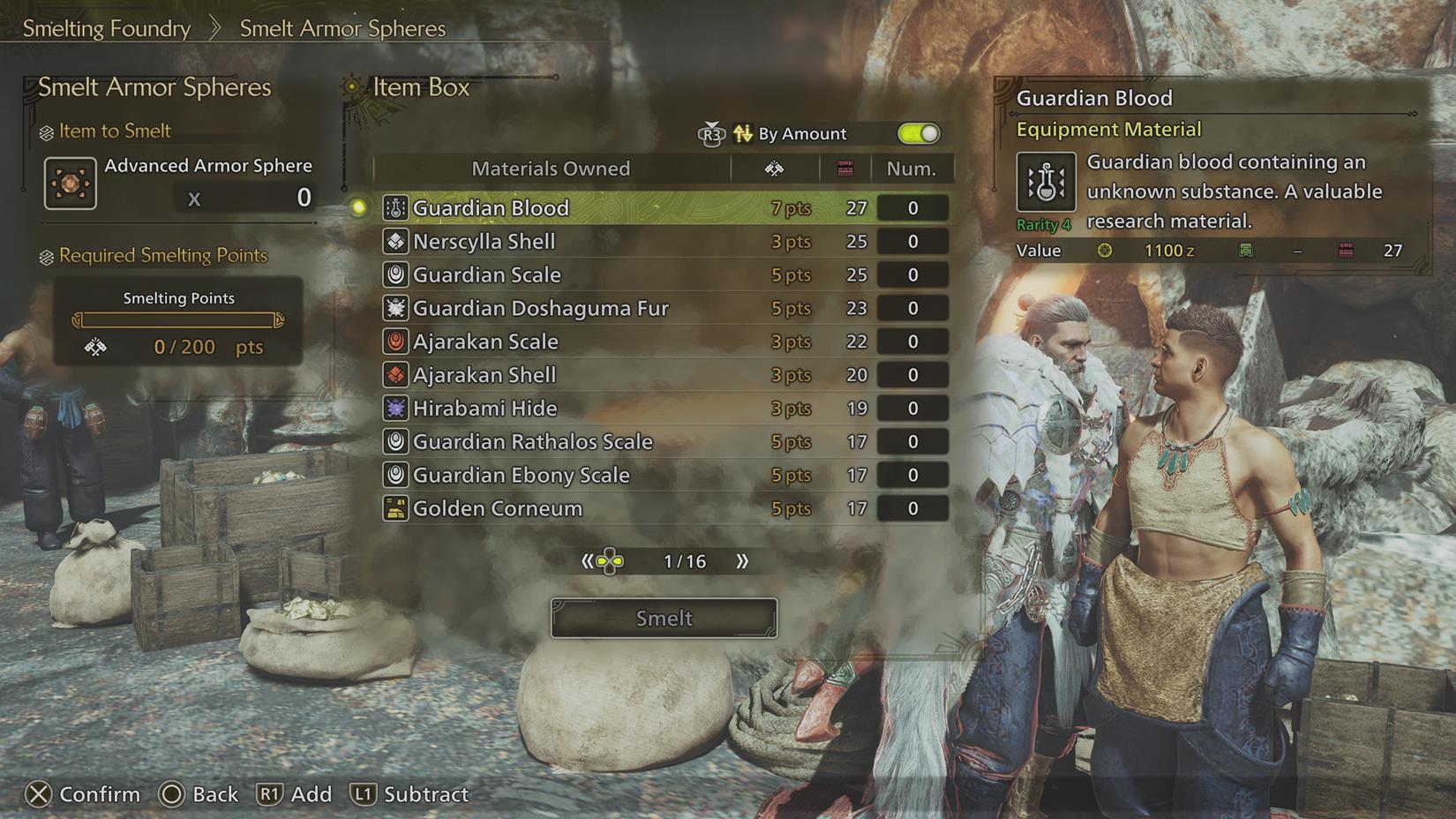Image resolution: width=1456 pixels, height=819 pixels.
Task: Open the Smelting Foundry breadcrumb
Action: [x=106, y=28]
